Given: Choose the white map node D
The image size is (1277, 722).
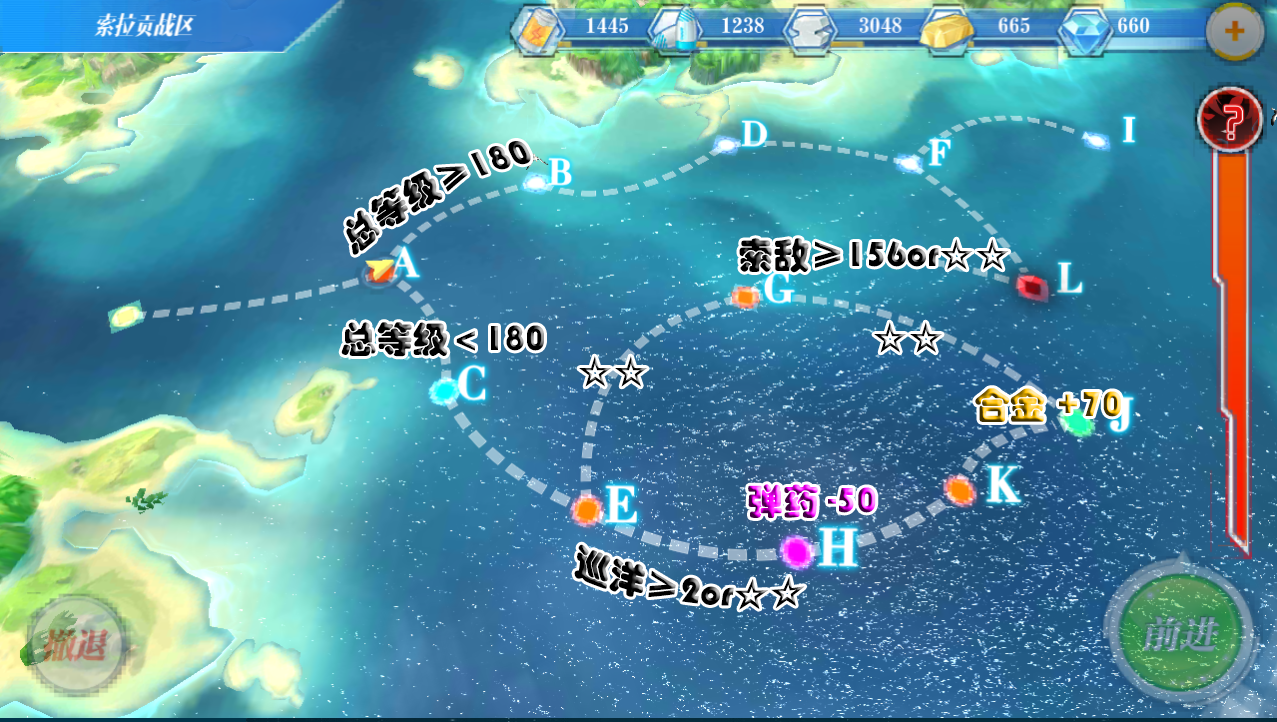Looking at the screenshot, I should point(726,145).
